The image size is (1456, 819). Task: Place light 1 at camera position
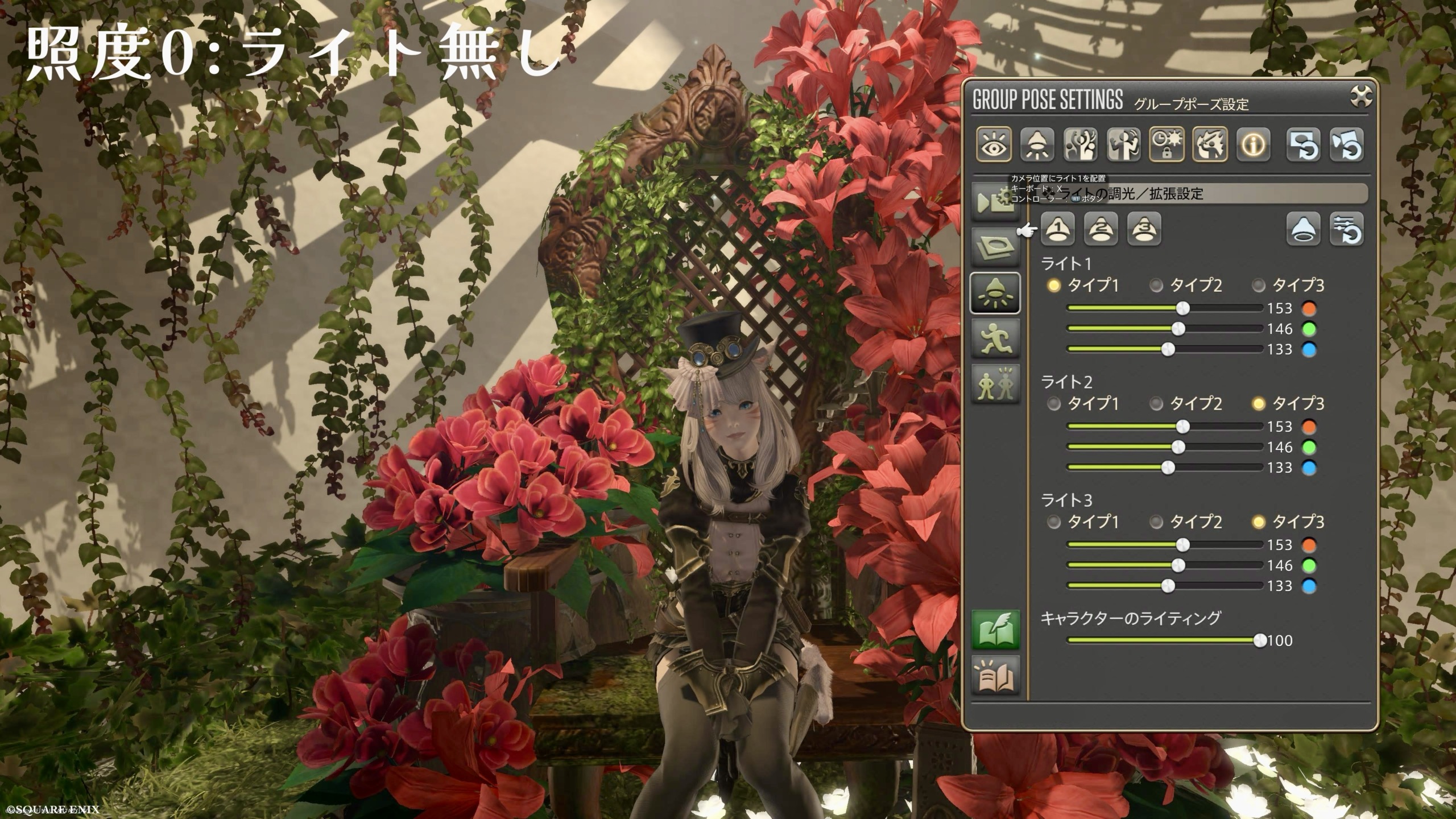coord(1057,229)
